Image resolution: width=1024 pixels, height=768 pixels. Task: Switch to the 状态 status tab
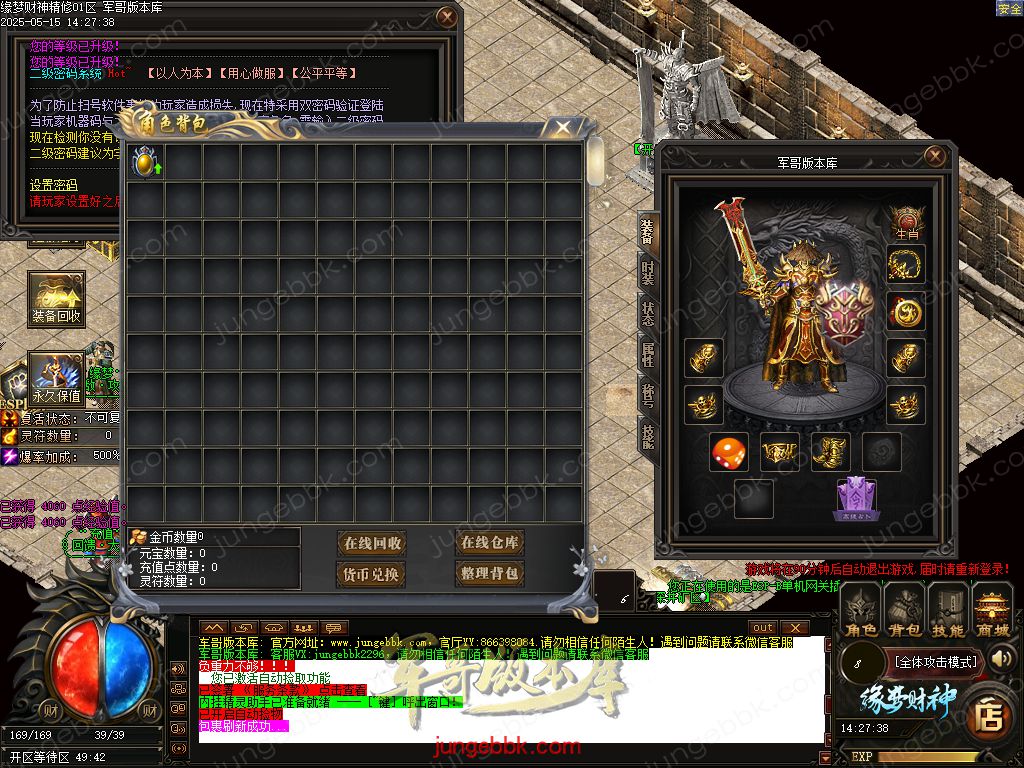pyautogui.click(x=647, y=312)
